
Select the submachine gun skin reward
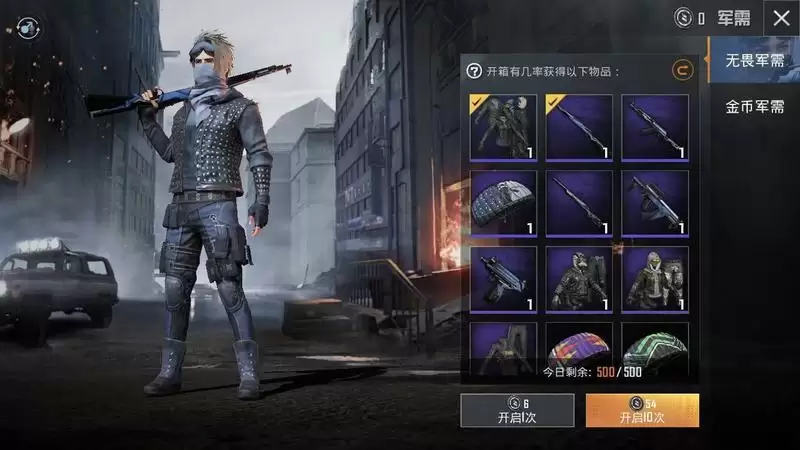click(504, 279)
